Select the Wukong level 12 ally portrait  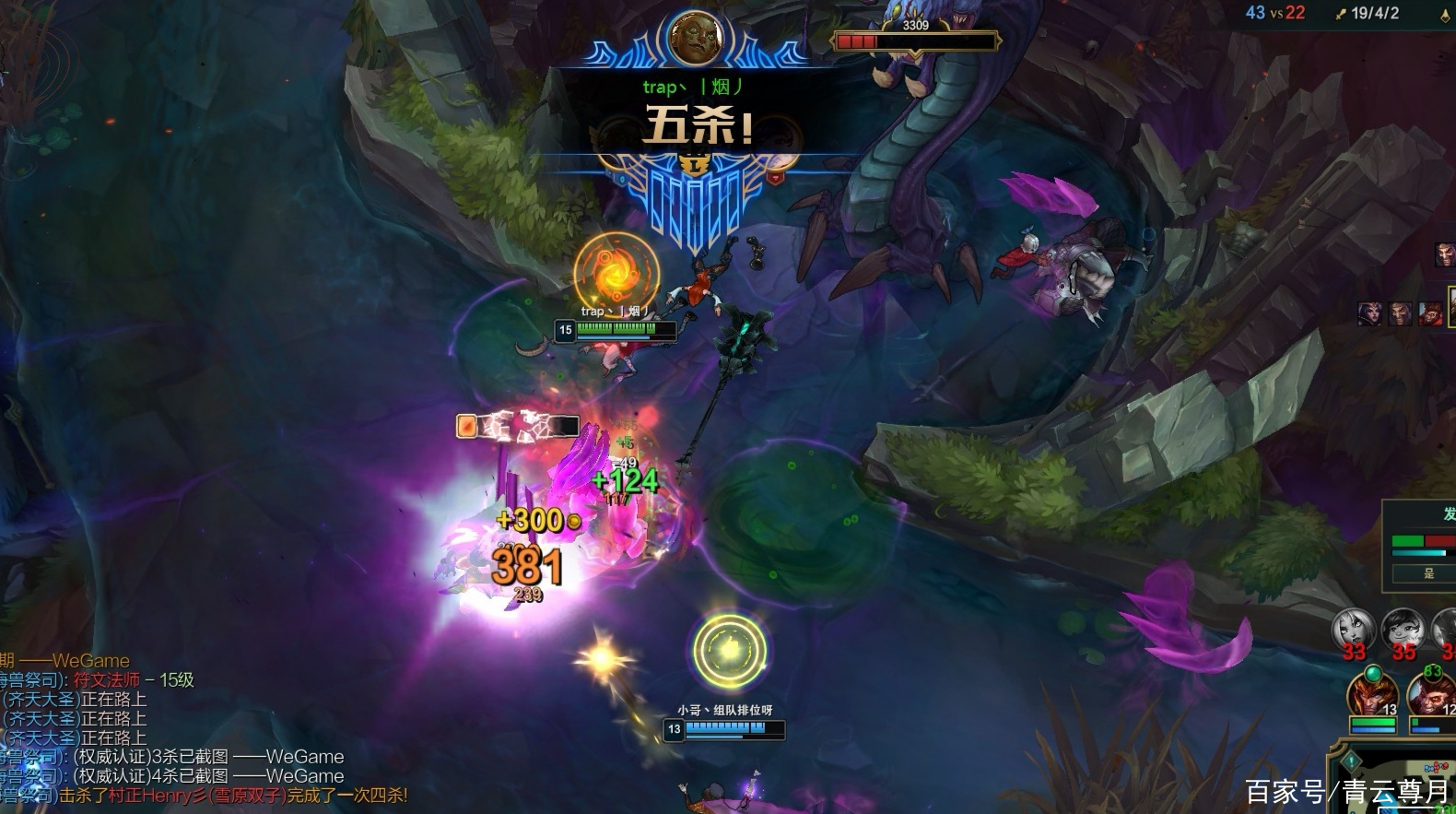click(1433, 694)
